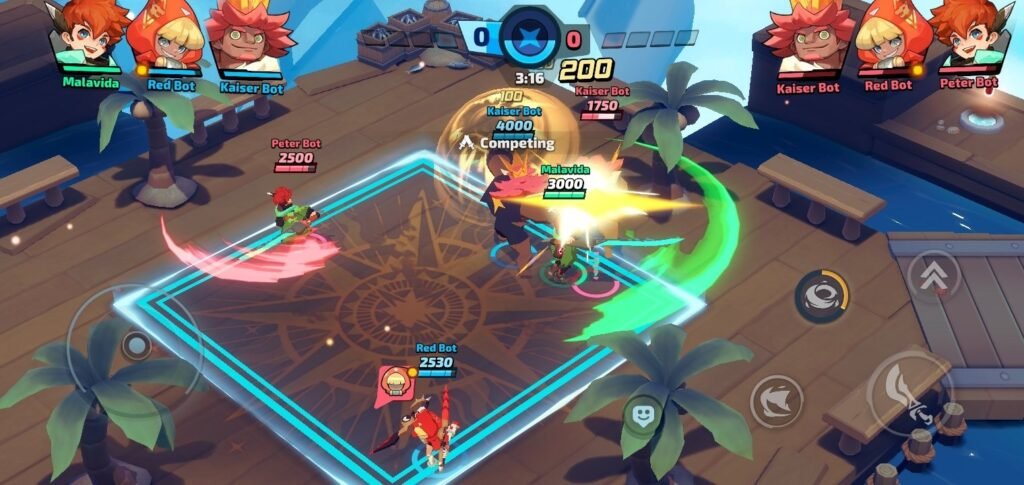Viewport: 1024px width, 485px height.
Task: Select Peter Bot's enemy portrait
Action: click(966, 36)
